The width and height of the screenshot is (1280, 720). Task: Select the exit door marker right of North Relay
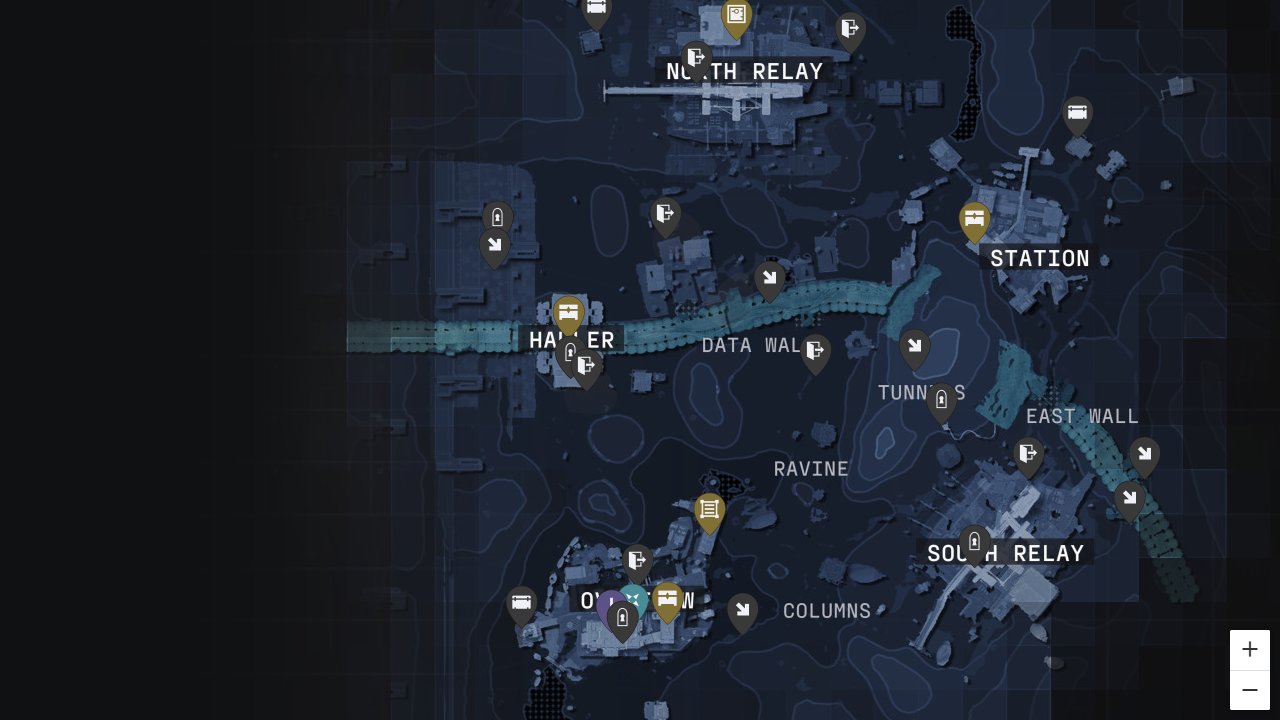(850, 28)
